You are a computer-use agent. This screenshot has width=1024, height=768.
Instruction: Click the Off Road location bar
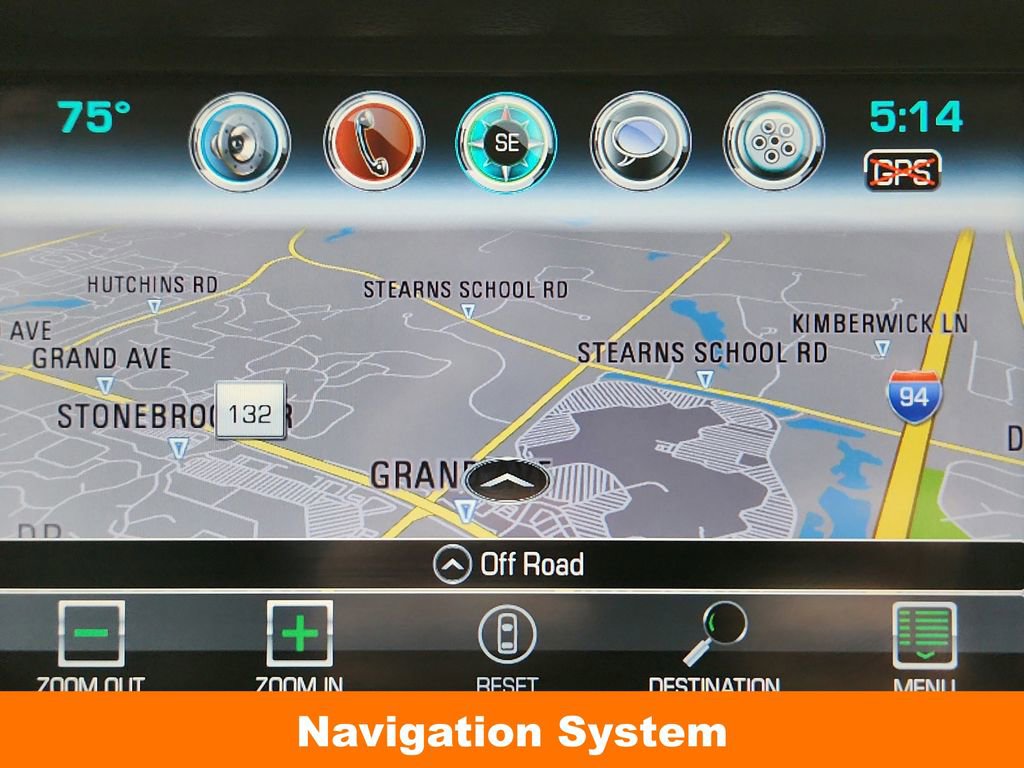tap(509, 565)
